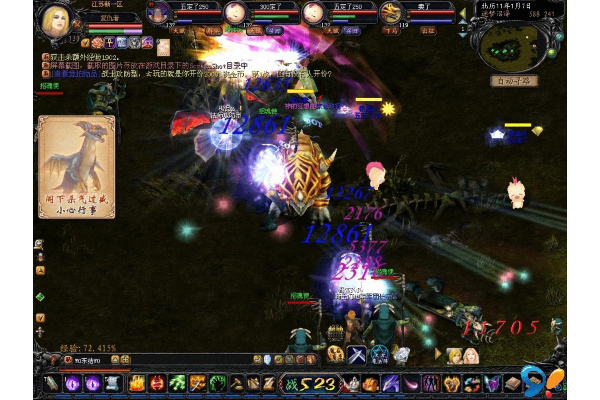
Task: Click the blonde companion portrait above the hotbar
Action: (x=455, y=355)
